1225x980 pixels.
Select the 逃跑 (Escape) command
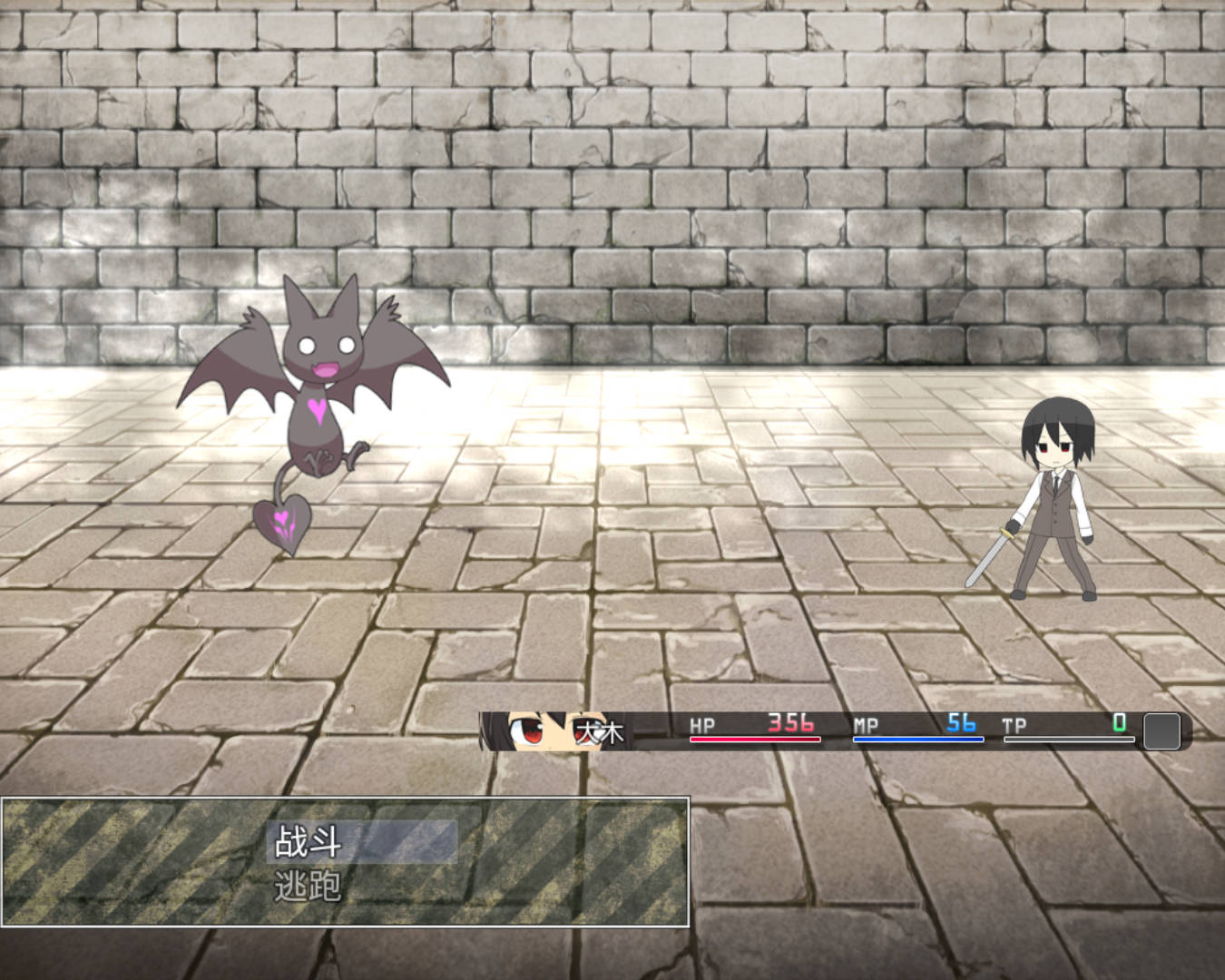tap(309, 886)
